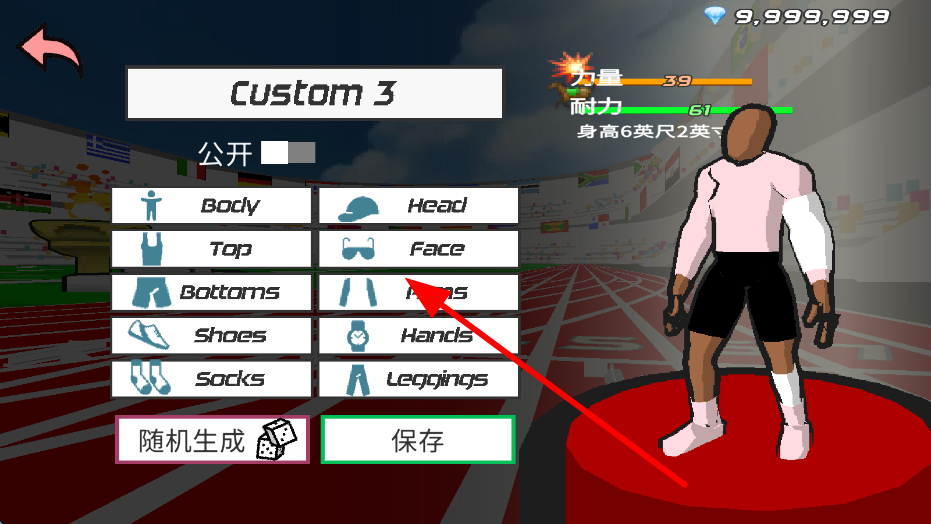Viewport: 931px width, 524px height.
Task: Open the Socks category
Action: (211, 379)
